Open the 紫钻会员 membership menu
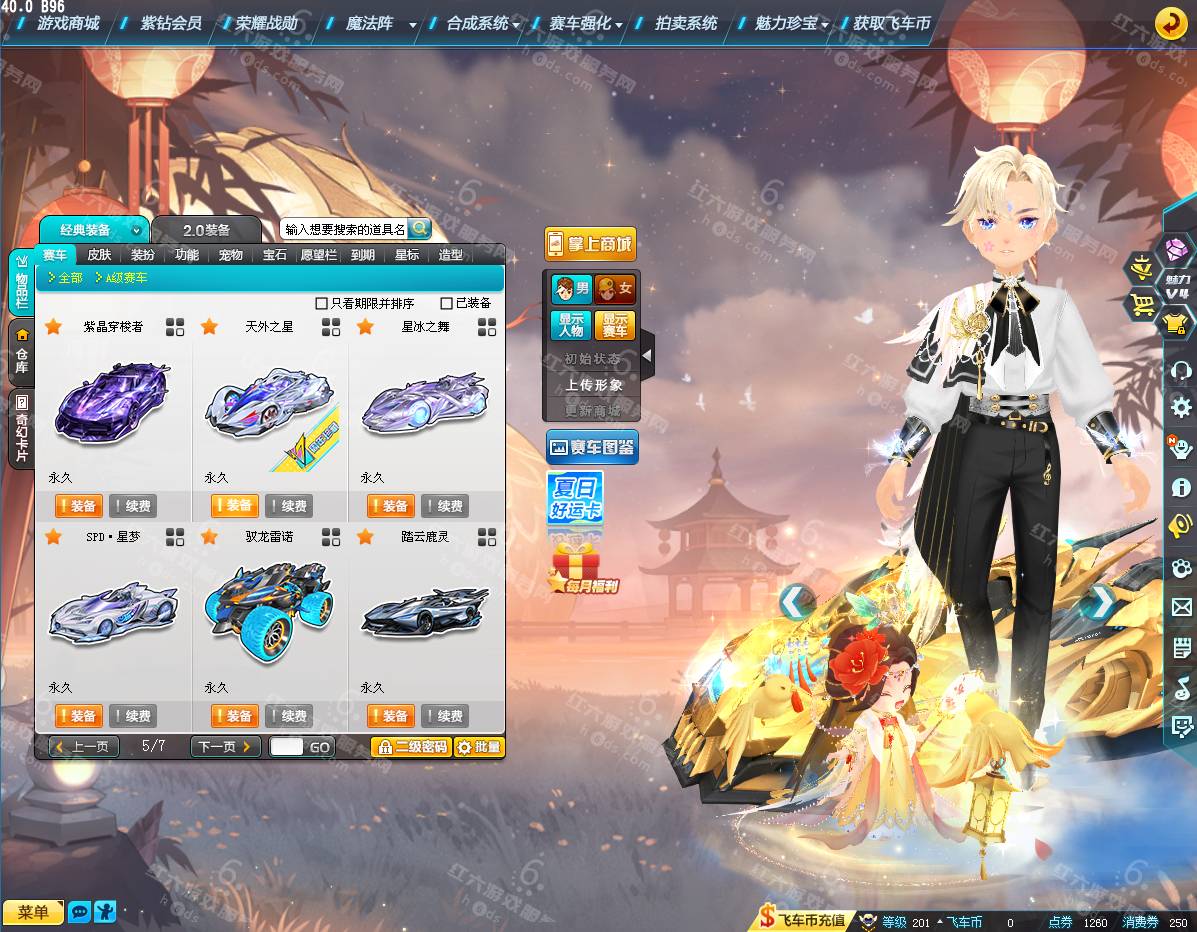Viewport: 1197px width, 932px height. point(171,23)
